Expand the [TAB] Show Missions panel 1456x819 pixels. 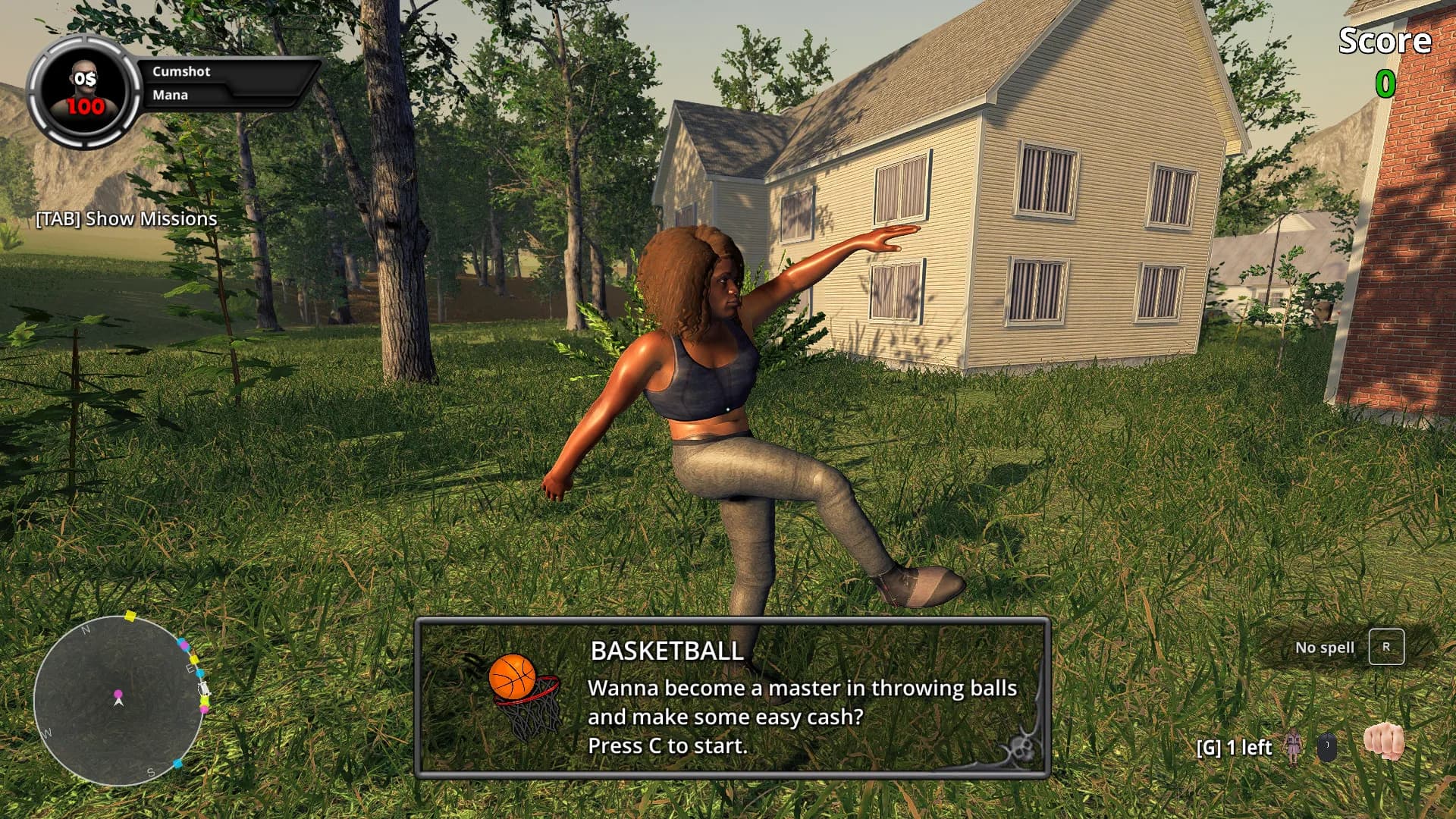pos(125,218)
